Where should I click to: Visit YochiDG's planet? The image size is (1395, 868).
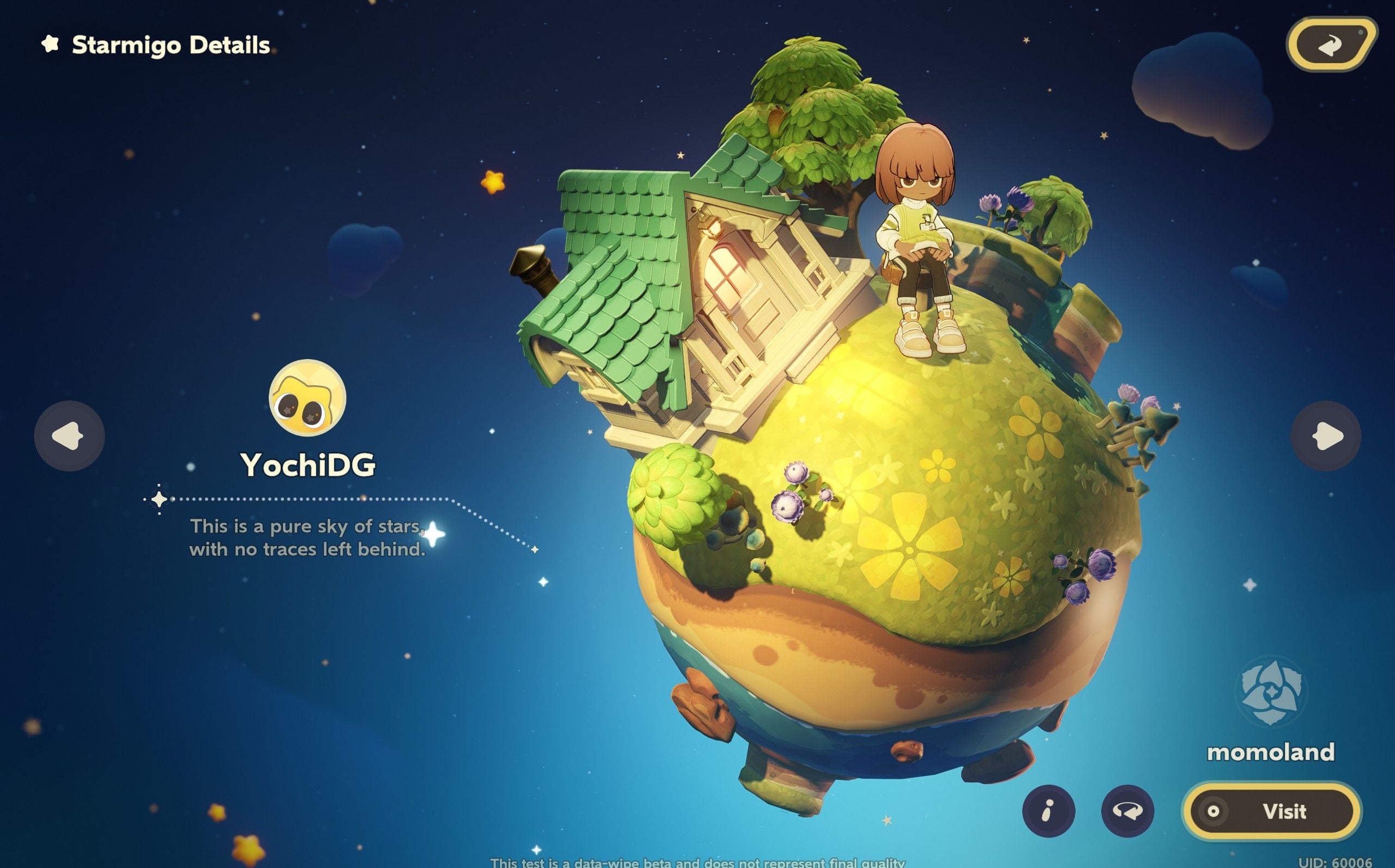(1272, 811)
